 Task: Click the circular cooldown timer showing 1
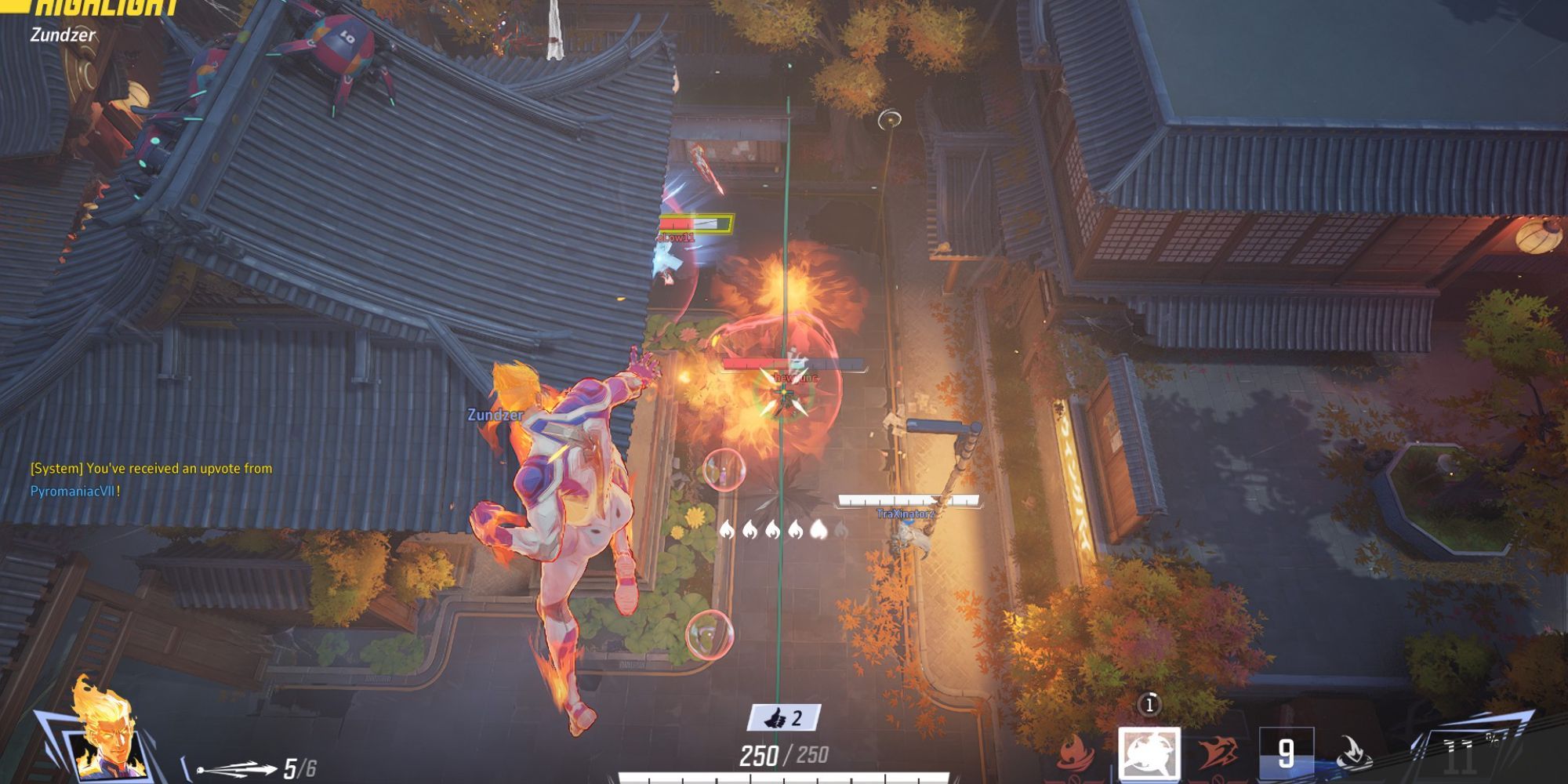(1149, 703)
